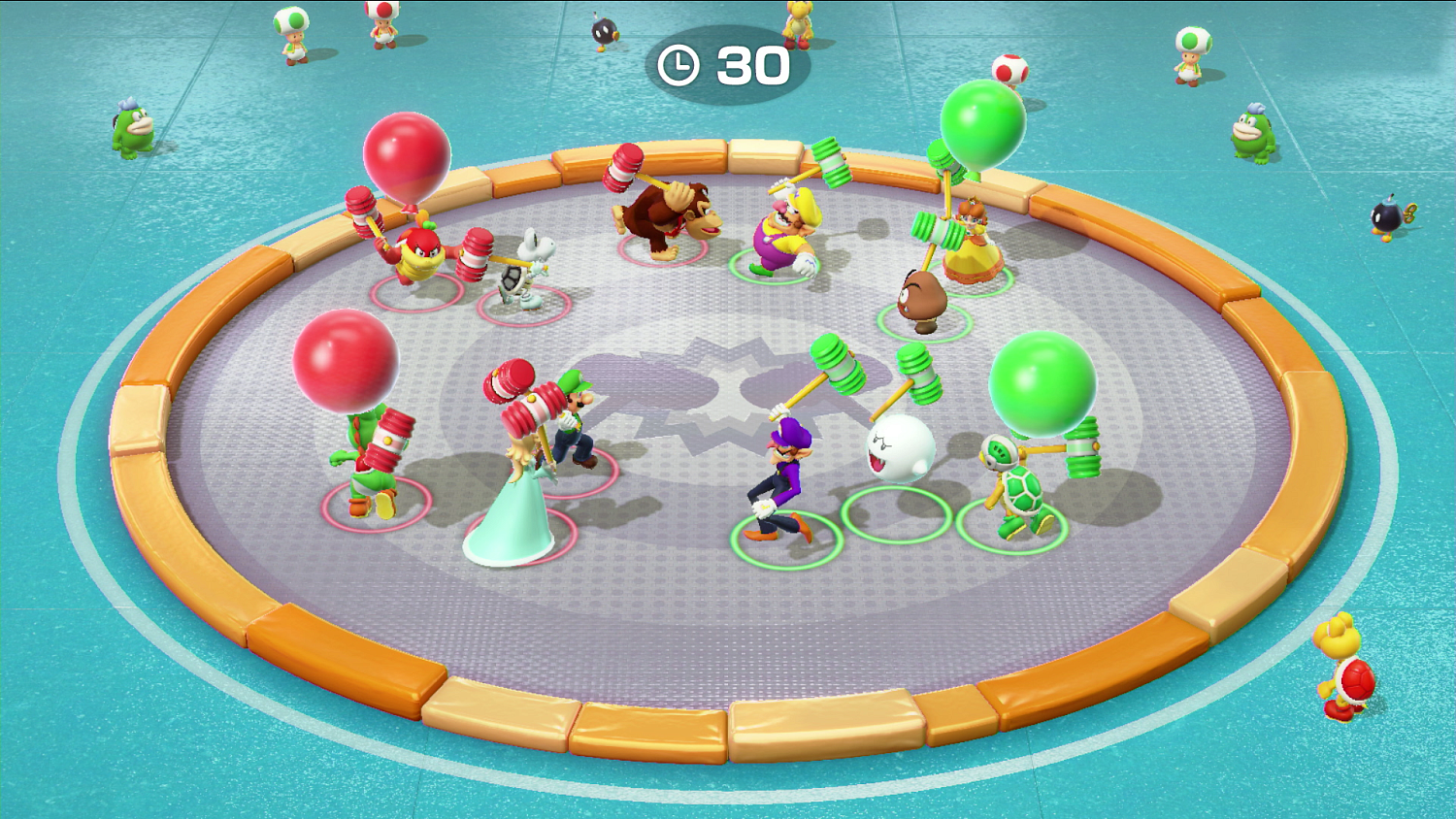Click the clock timer icon

tap(679, 66)
